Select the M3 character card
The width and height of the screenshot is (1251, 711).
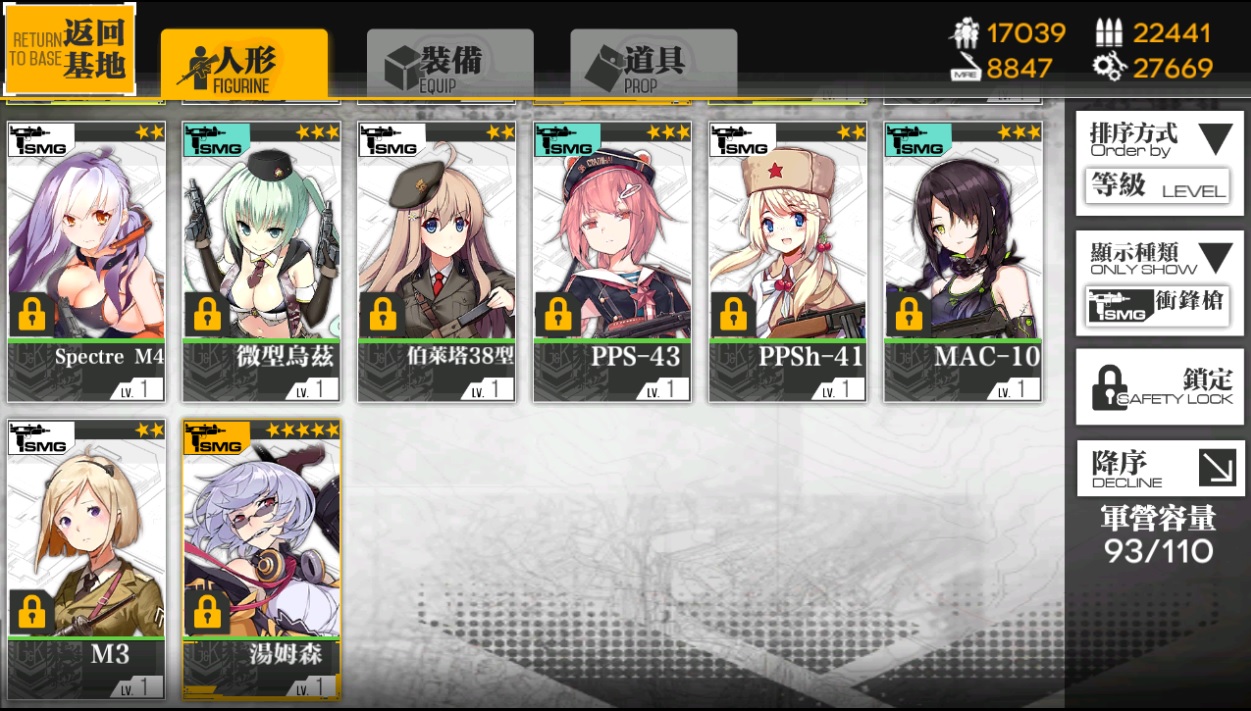[x=86, y=558]
